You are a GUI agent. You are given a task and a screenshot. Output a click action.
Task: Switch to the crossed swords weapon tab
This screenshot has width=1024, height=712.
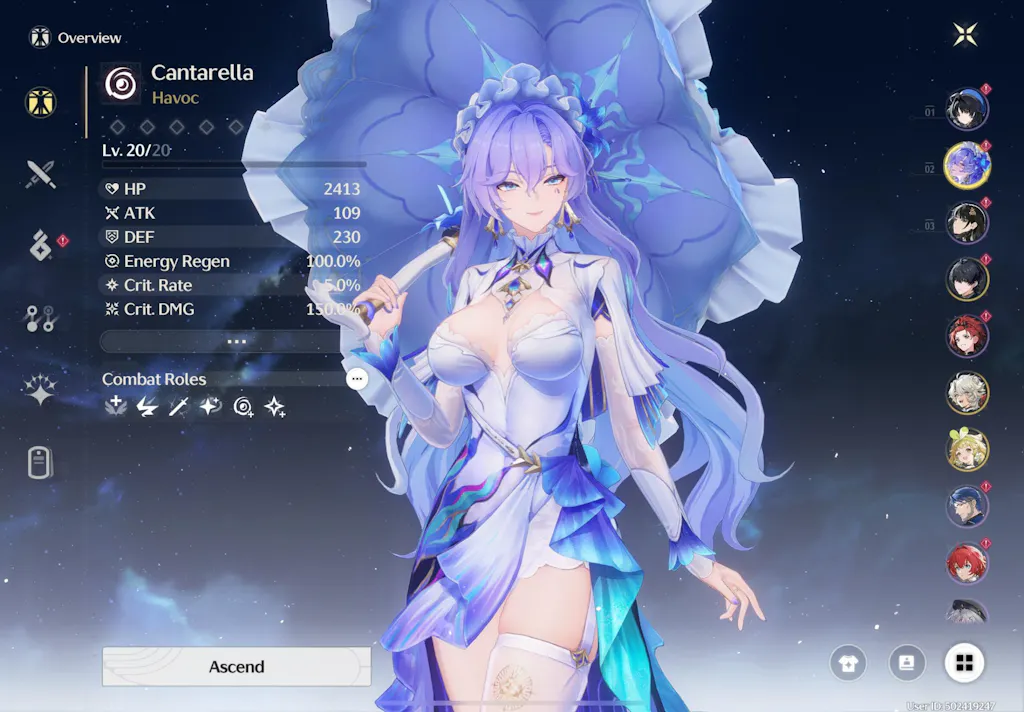click(x=41, y=174)
